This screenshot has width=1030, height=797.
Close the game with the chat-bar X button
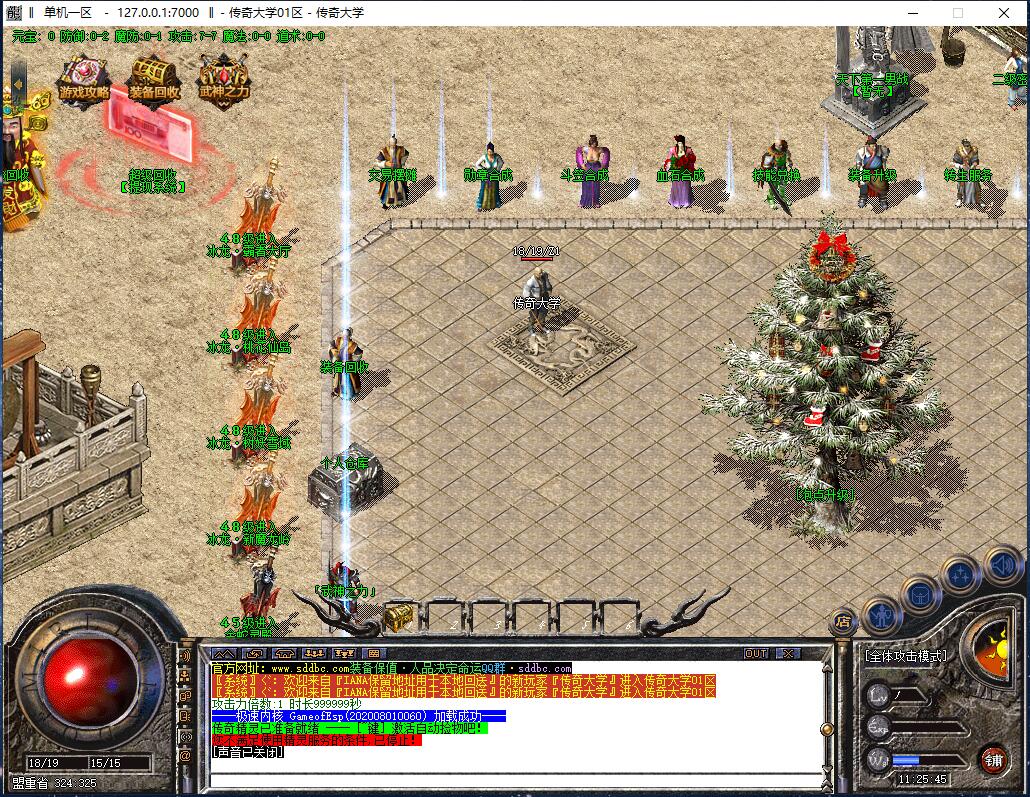coord(788,653)
